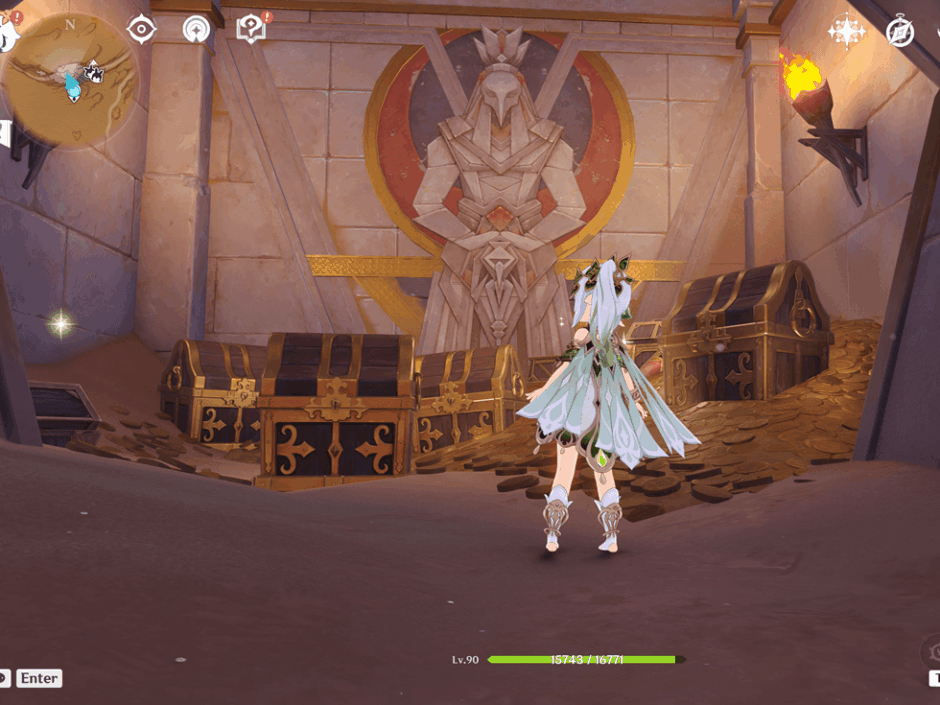This screenshot has height=705, width=940.
Task: Open the Paimon menu icon
Action: coord(7,33)
